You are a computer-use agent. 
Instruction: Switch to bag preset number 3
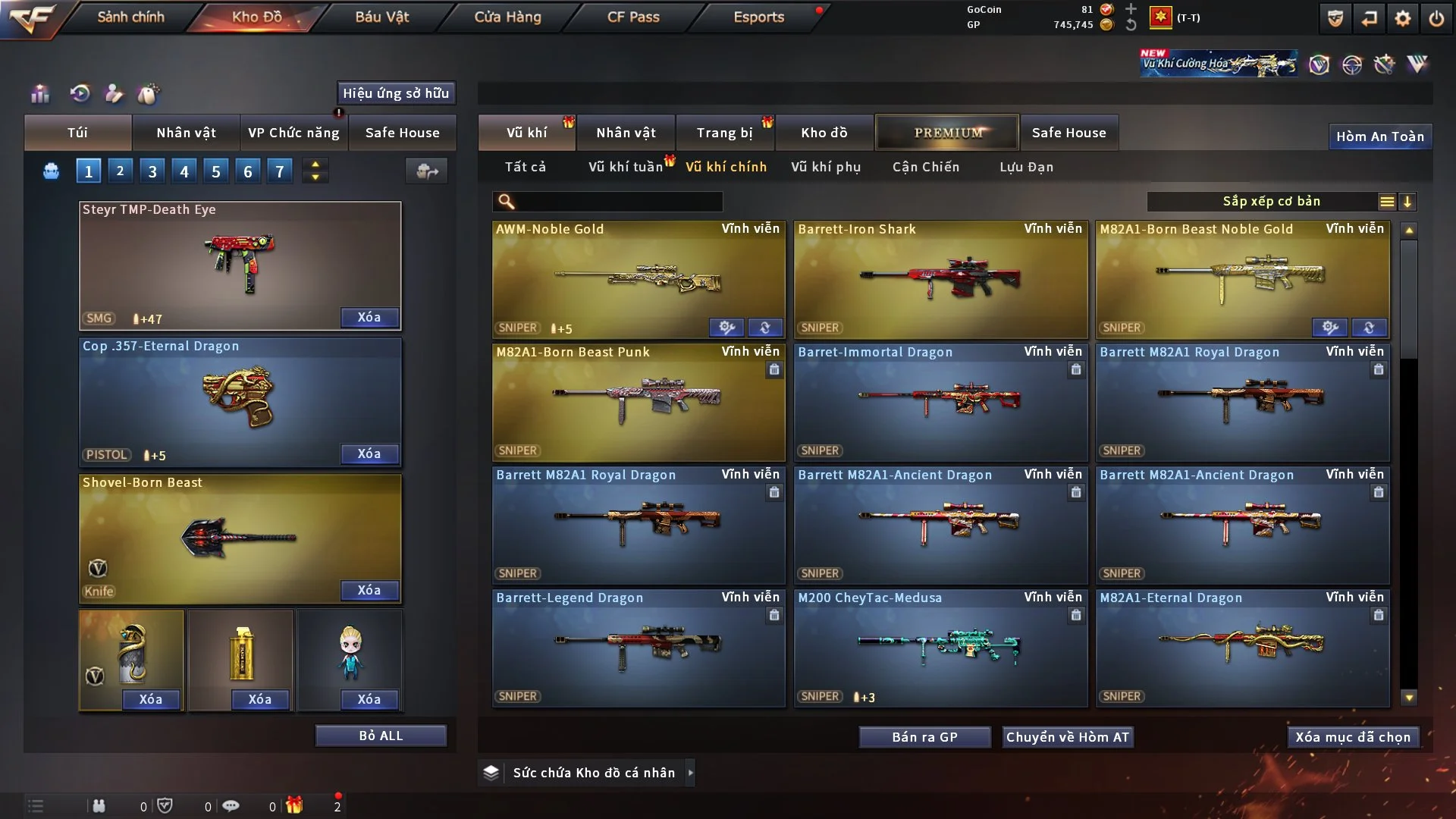(x=152, y=171)
